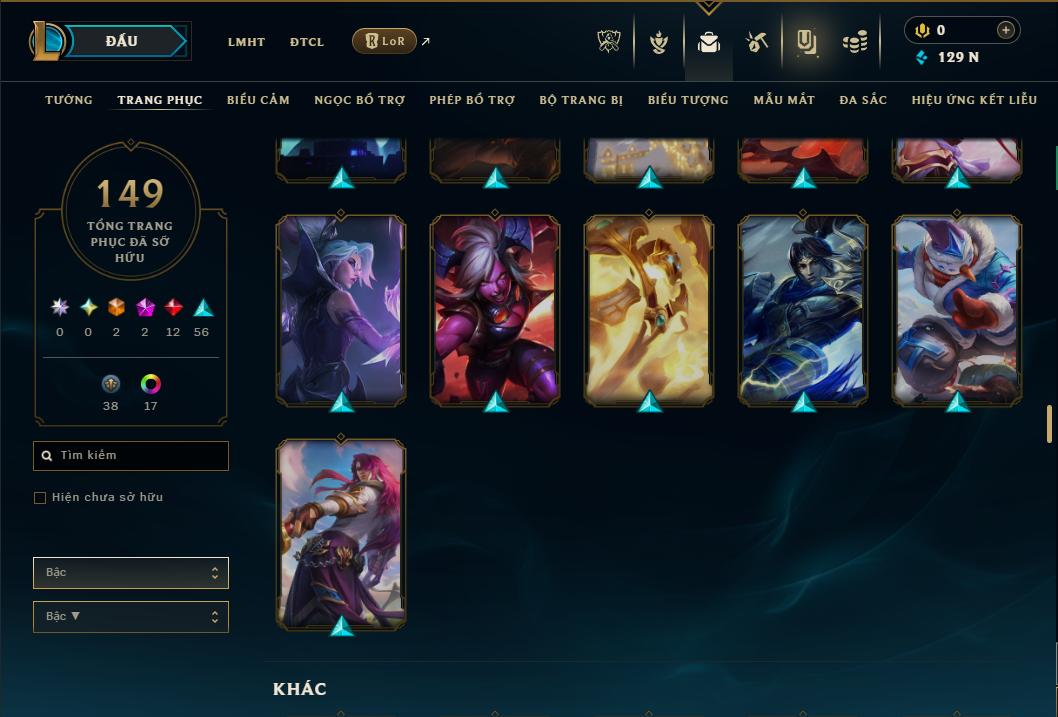The image size is (1058, 717).
Task: Toggle the Hiện chưa sở hữu checkbox
Action: point(40,498)
